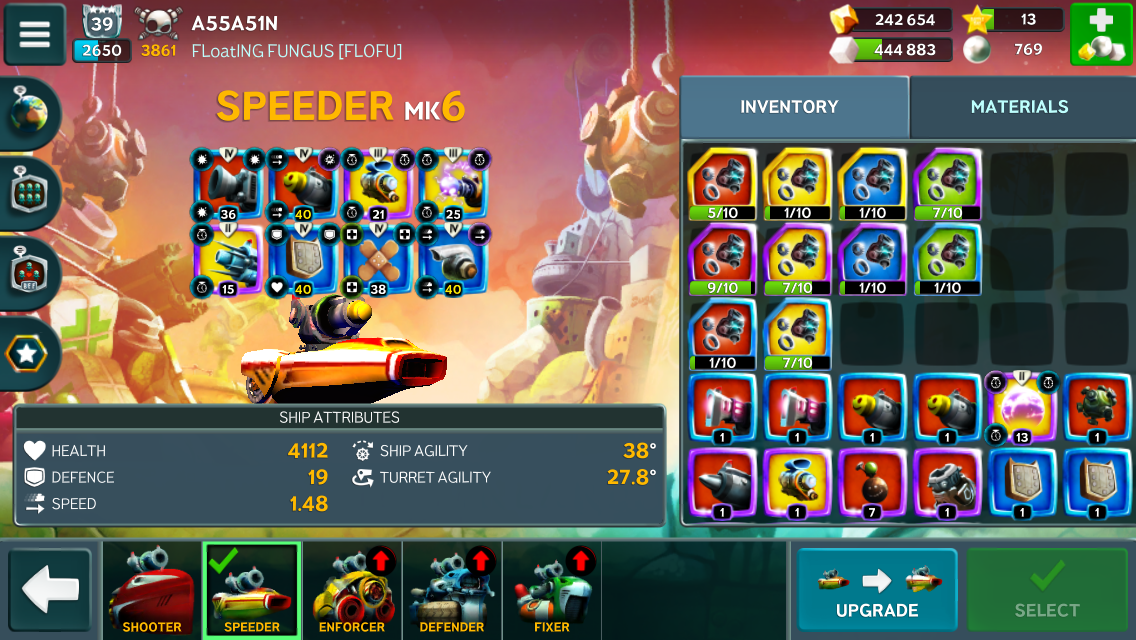Viewport: 1136px width, 640px height.
Task: Select the Defender ship
Action: (x=452, y=590)
